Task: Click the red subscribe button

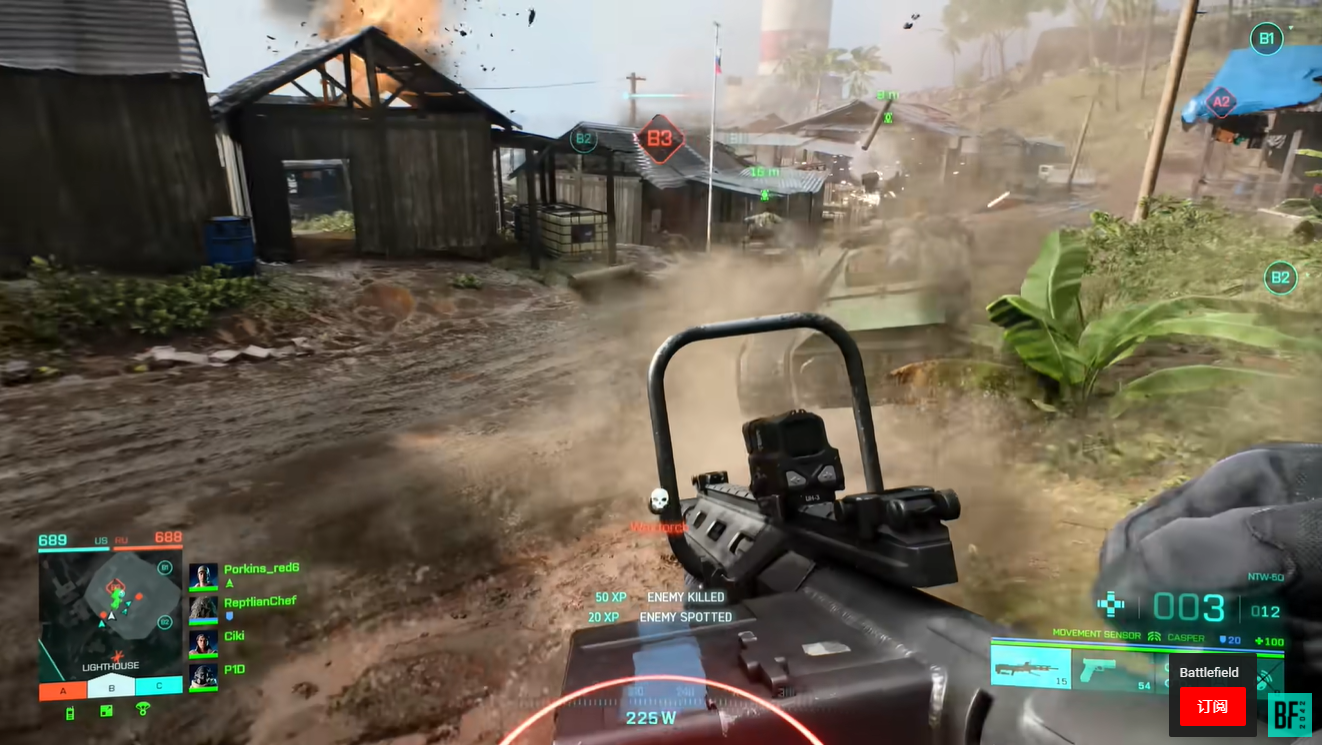Action: (x=1212, y=706)
